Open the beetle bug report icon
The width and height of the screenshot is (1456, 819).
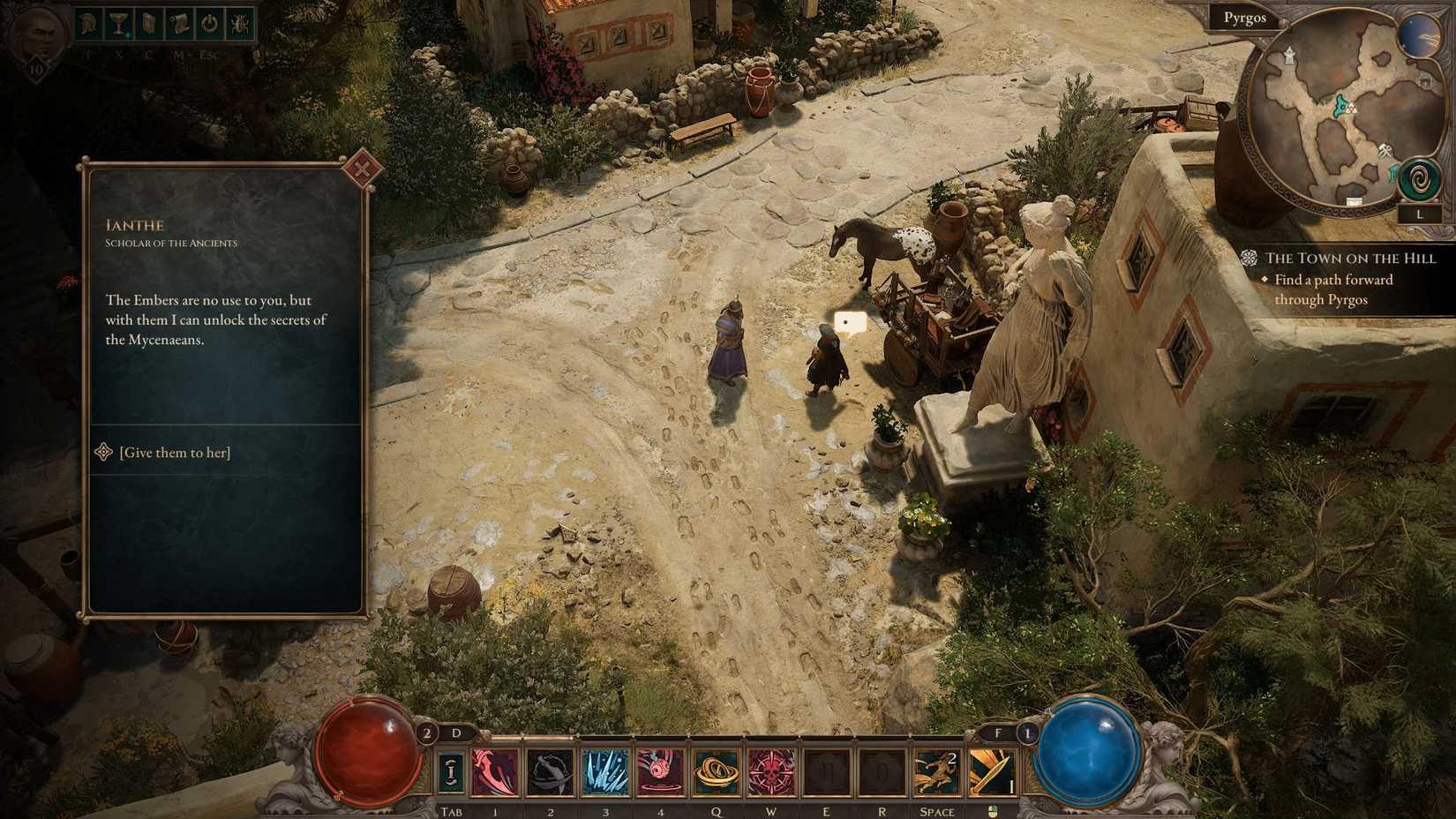pyautogui.click(x=239, y=24)
